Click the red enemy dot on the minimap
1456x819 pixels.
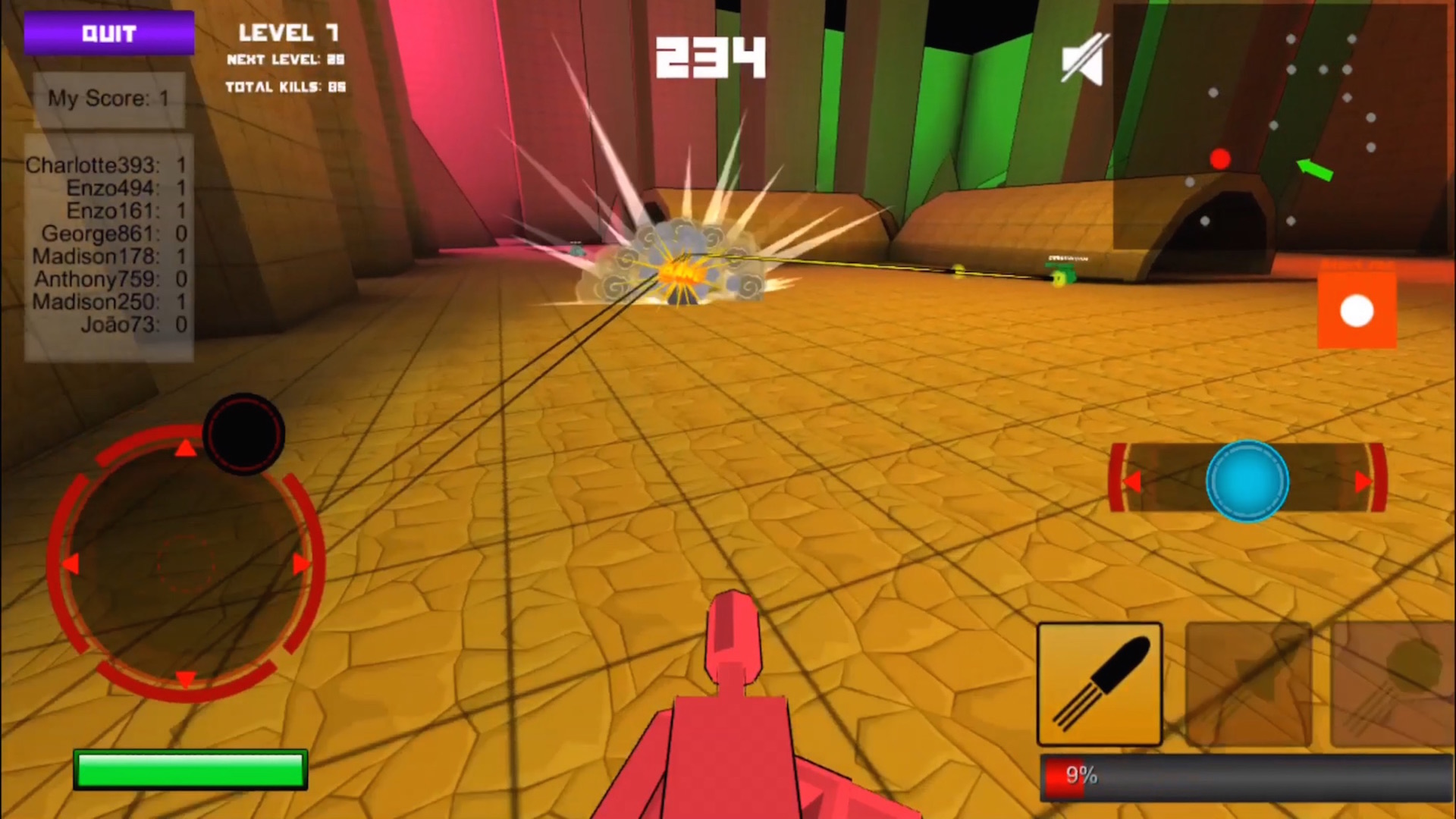click(x=1220, y=159)
